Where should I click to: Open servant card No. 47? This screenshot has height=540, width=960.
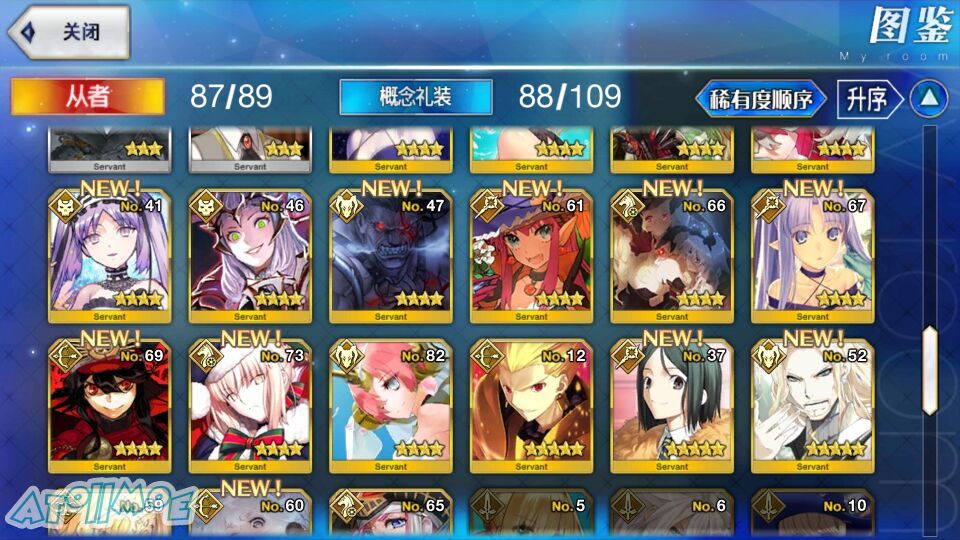pos(391,257)
